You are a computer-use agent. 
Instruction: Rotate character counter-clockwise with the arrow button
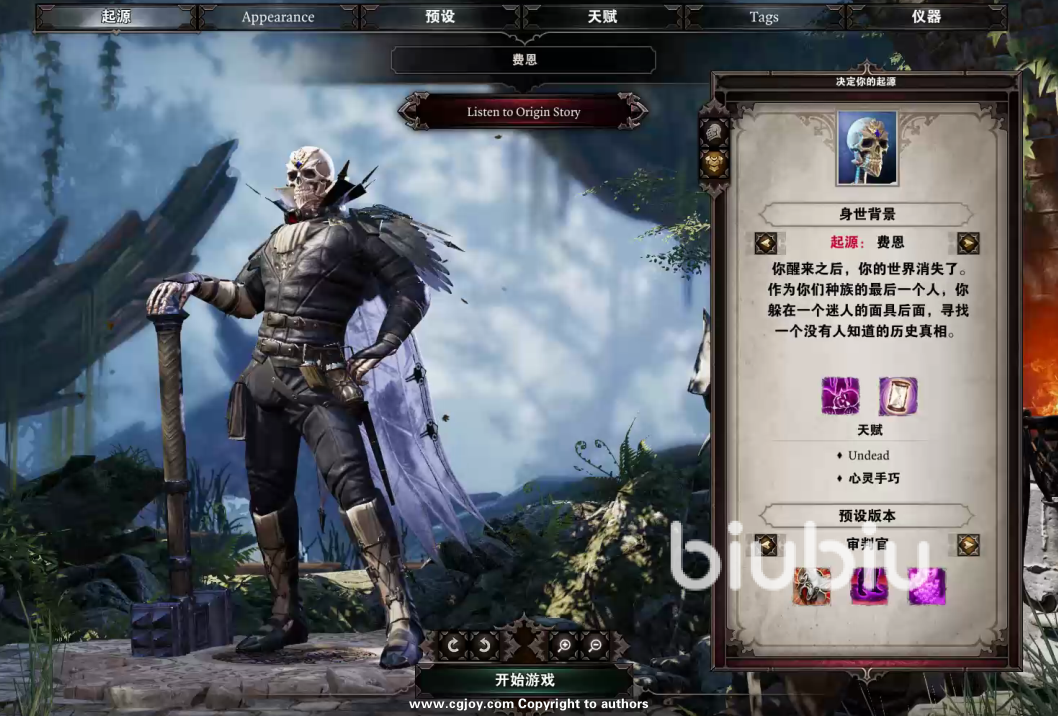[484, 646]
